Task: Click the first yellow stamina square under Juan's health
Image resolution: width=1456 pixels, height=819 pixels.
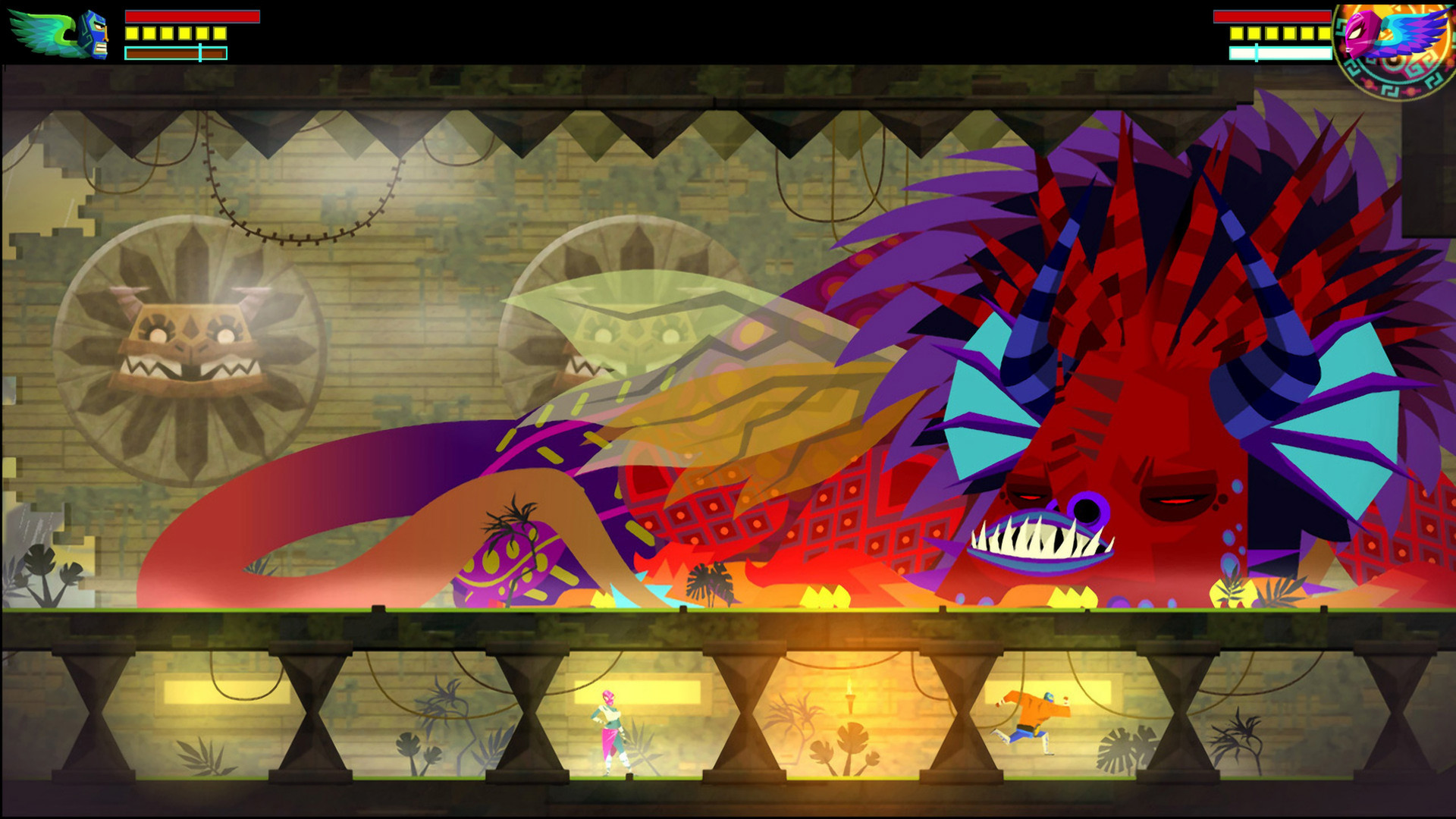Action: tap(132, 33)
